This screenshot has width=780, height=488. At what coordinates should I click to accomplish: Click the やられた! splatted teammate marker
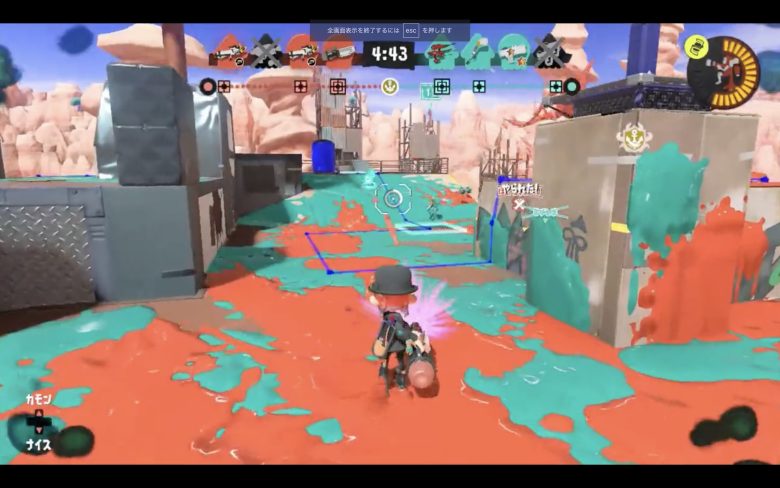[519, 190]
